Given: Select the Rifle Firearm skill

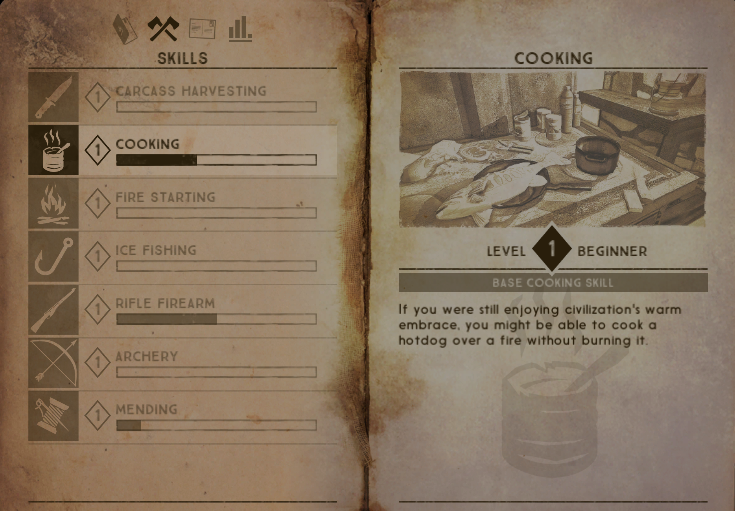Looking at the screenshot, I should 183,309.
